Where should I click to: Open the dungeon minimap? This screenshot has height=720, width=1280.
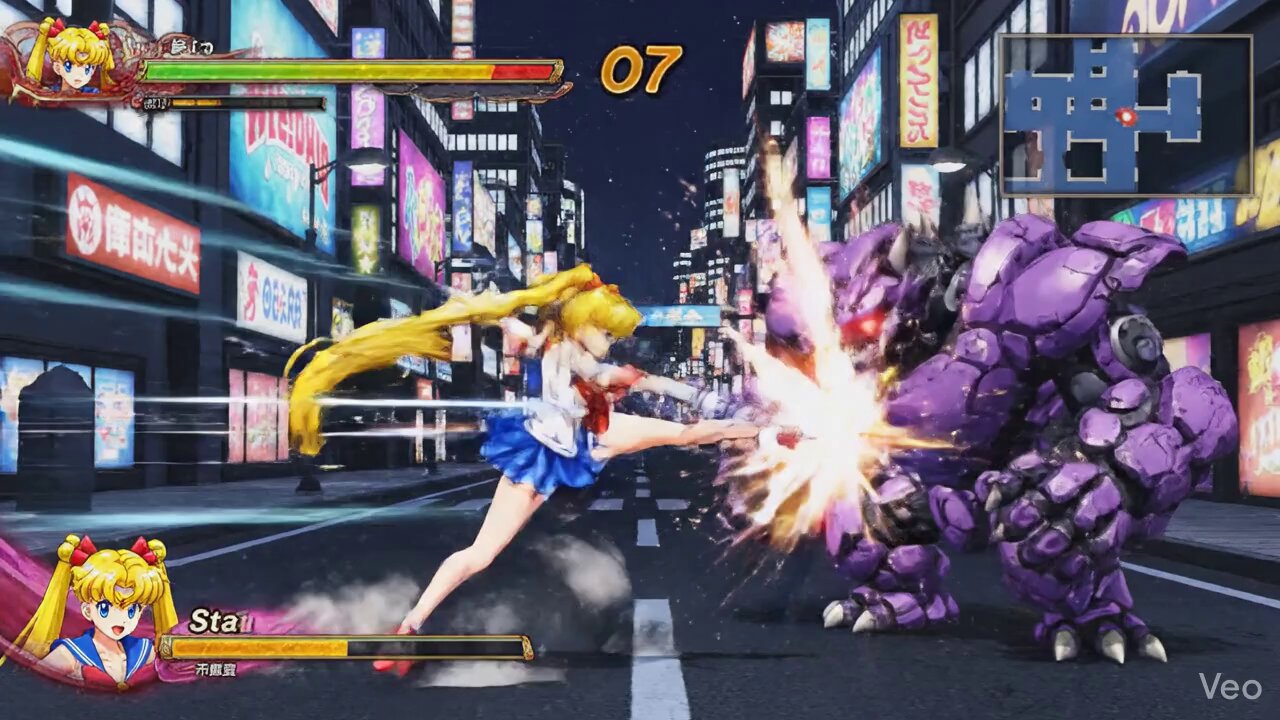1125,116
